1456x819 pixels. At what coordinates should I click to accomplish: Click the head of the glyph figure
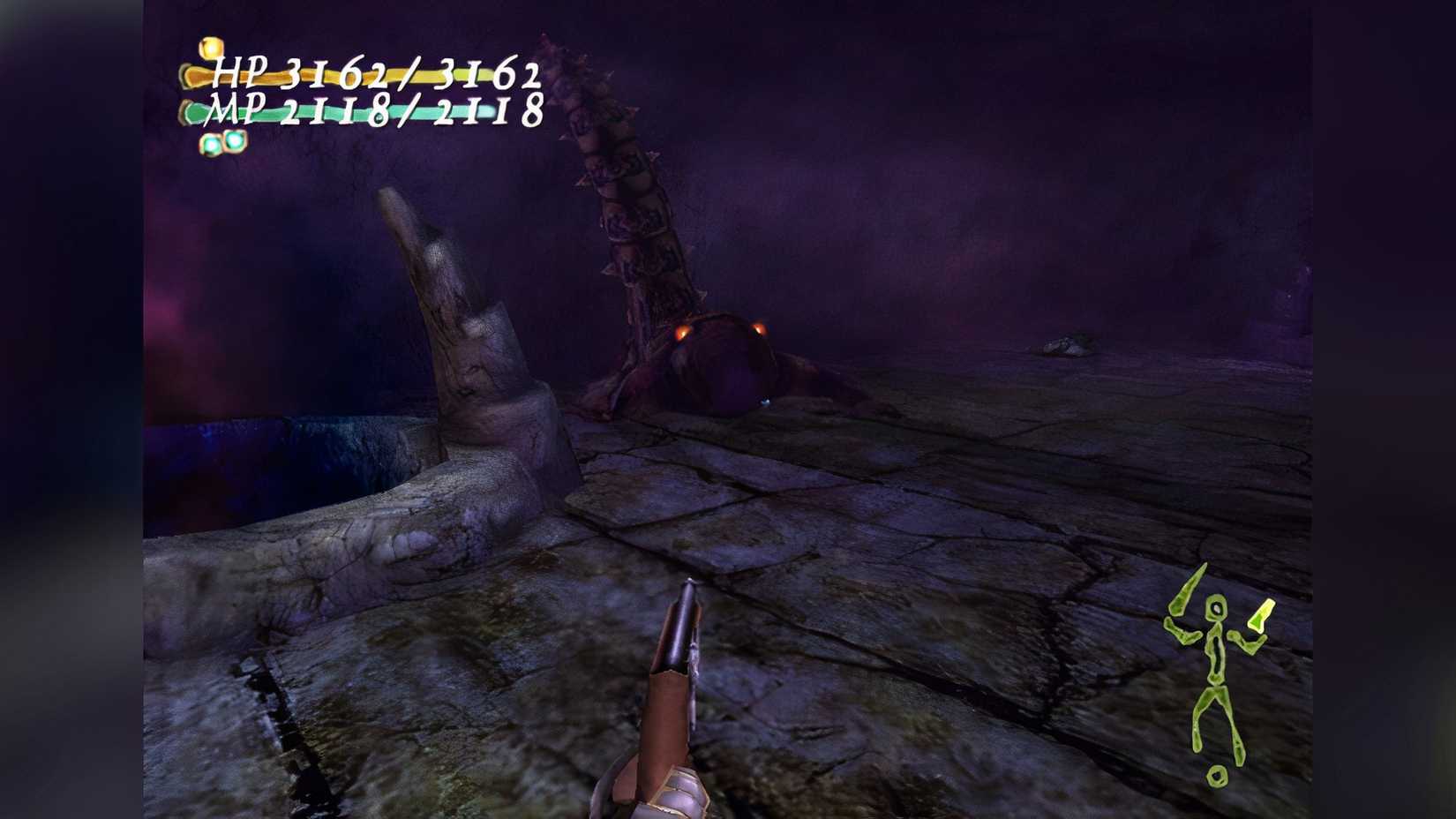1215,609
